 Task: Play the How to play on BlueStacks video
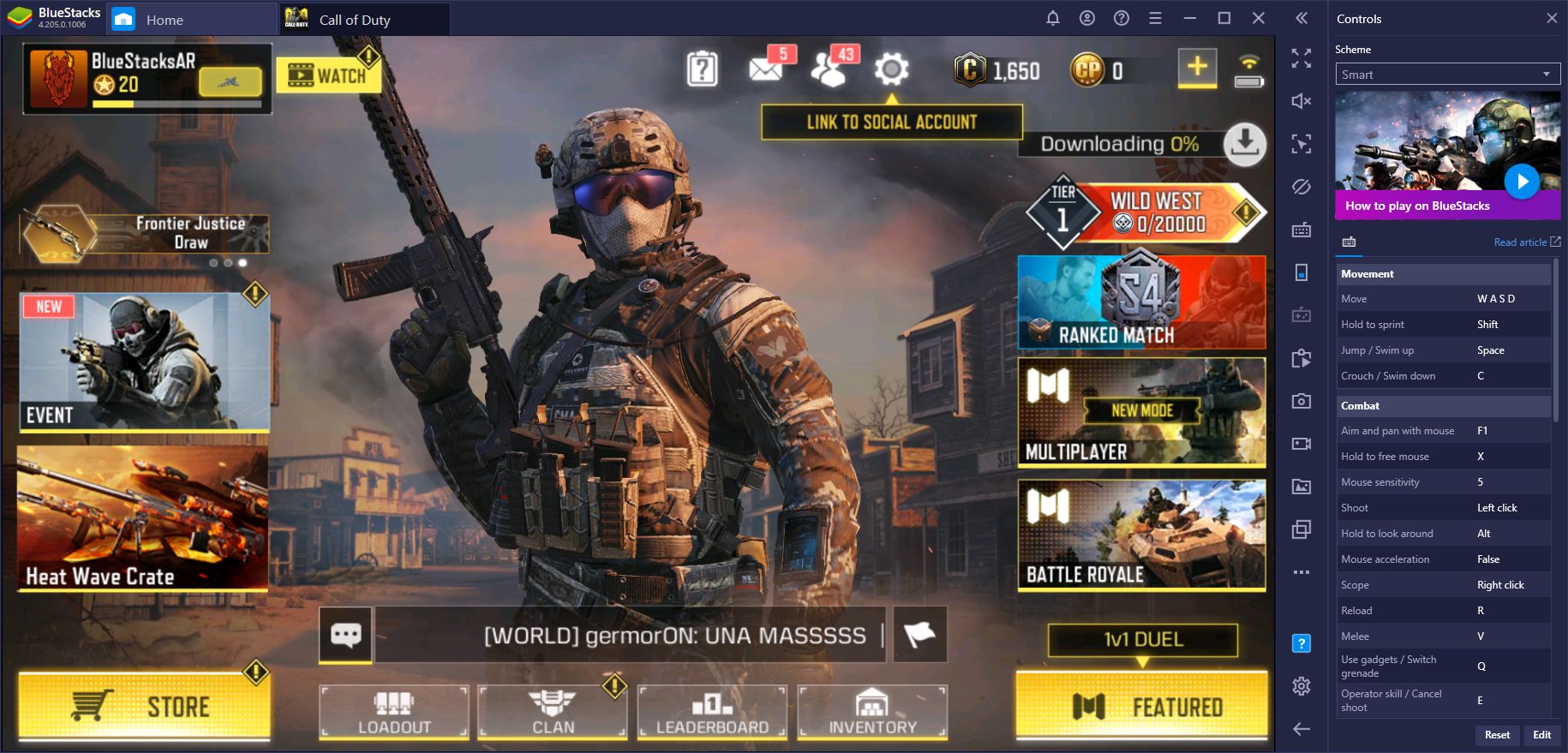tap(1522, 182)
